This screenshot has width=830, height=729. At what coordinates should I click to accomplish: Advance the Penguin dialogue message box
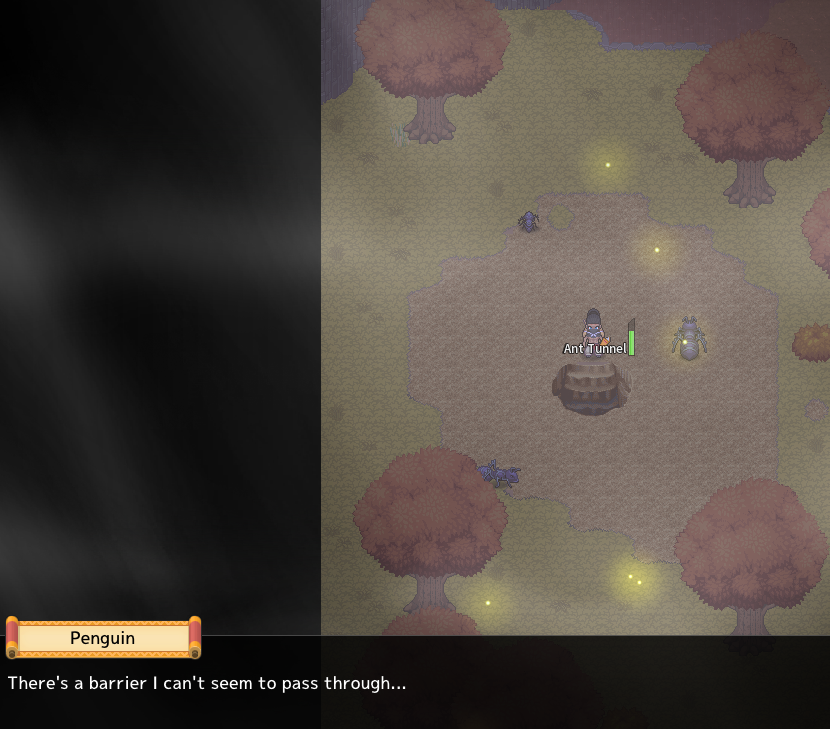415,683
